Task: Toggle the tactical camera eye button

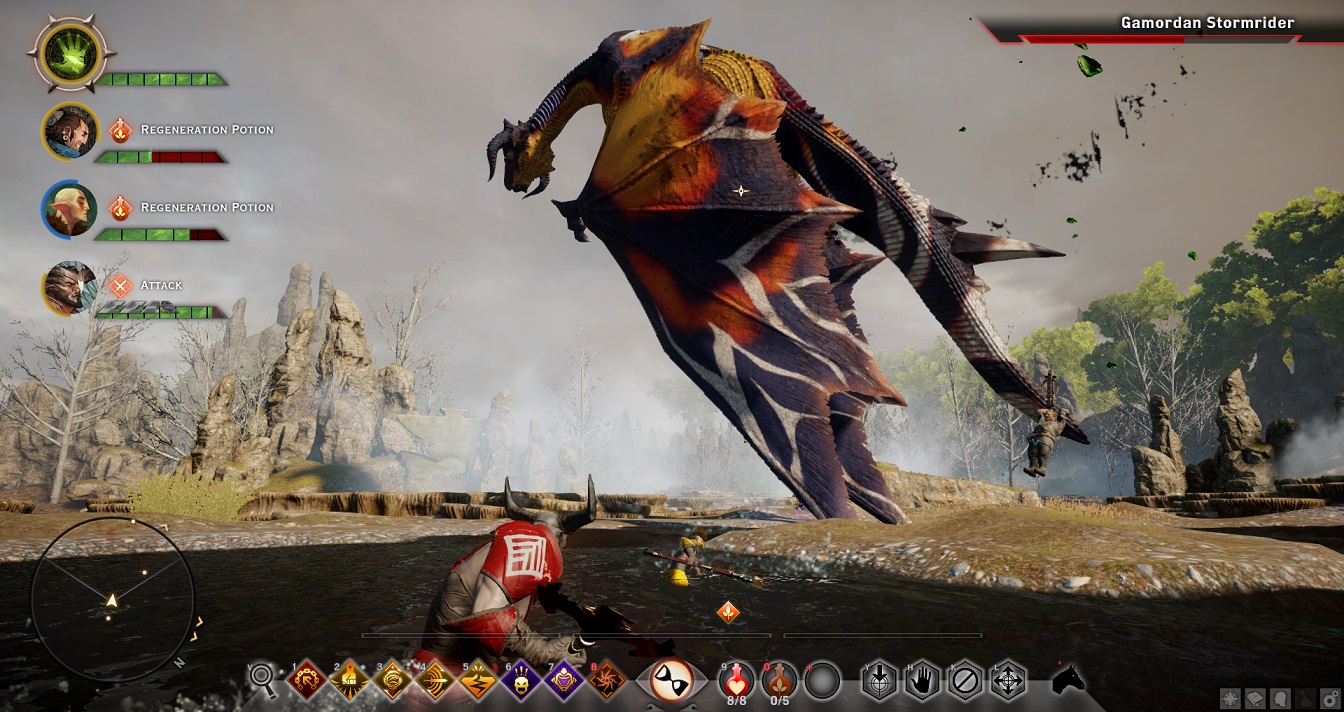Action: (x=670, y=680)
